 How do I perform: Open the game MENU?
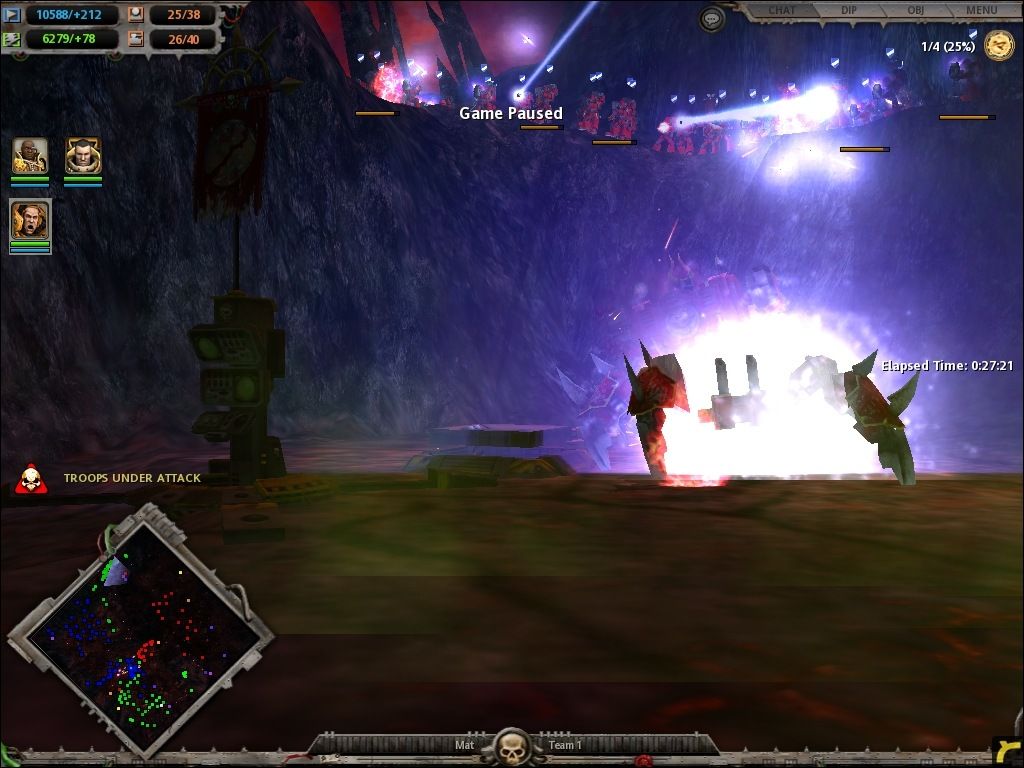click(981, 11)
